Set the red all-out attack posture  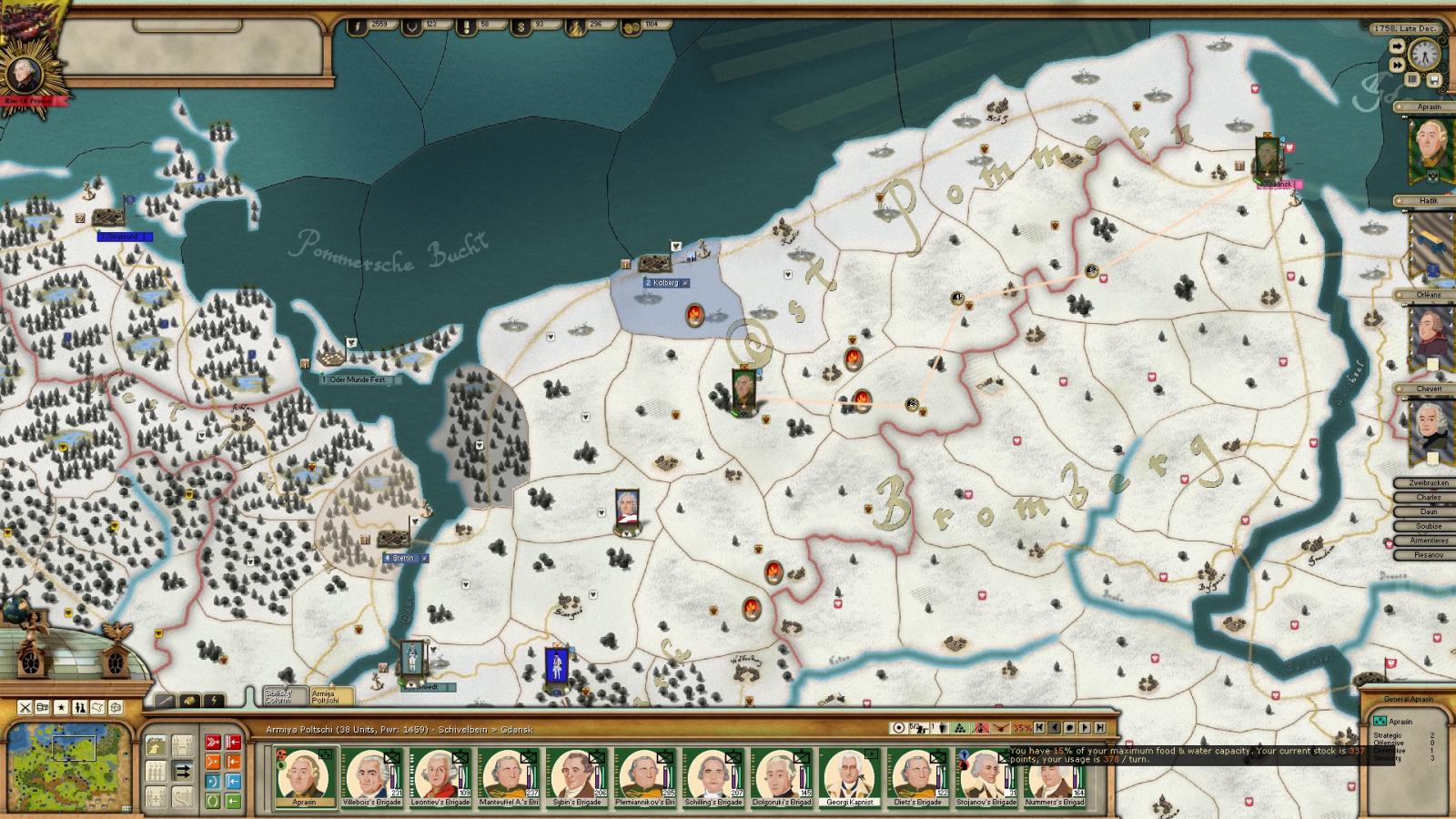coord(213,742)
